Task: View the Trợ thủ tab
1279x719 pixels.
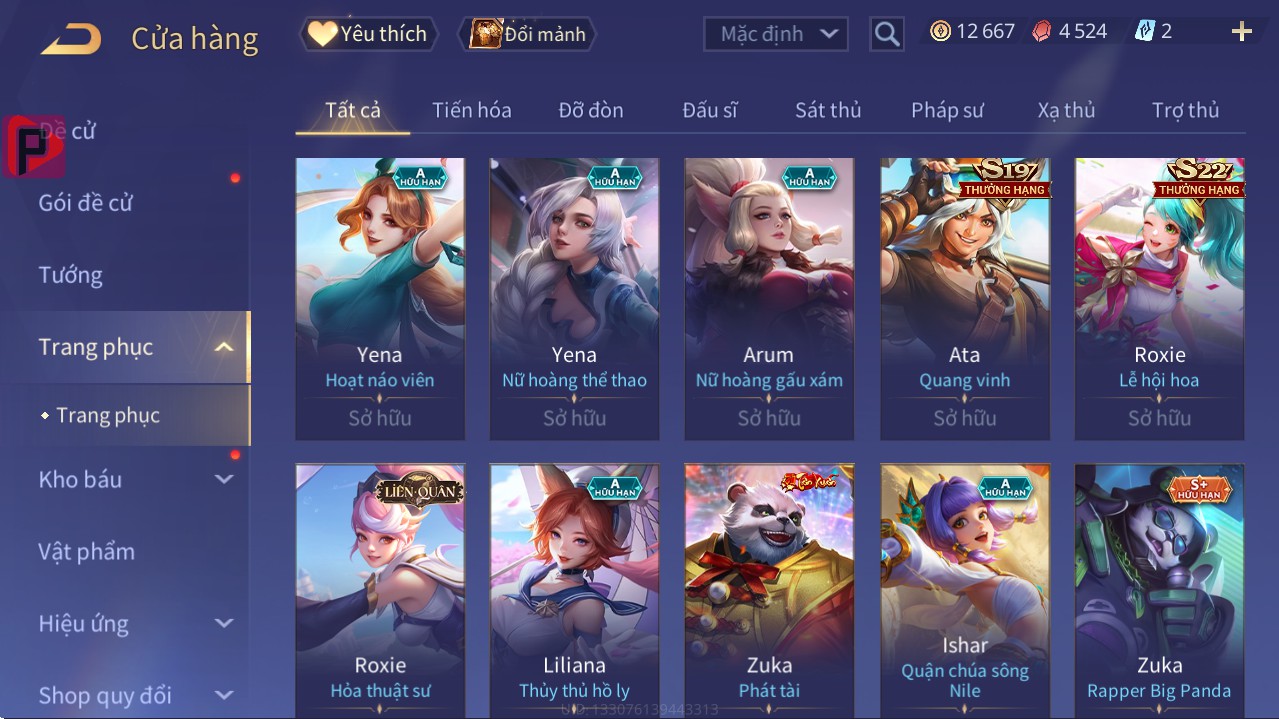Action: [x=1185, y=110]
